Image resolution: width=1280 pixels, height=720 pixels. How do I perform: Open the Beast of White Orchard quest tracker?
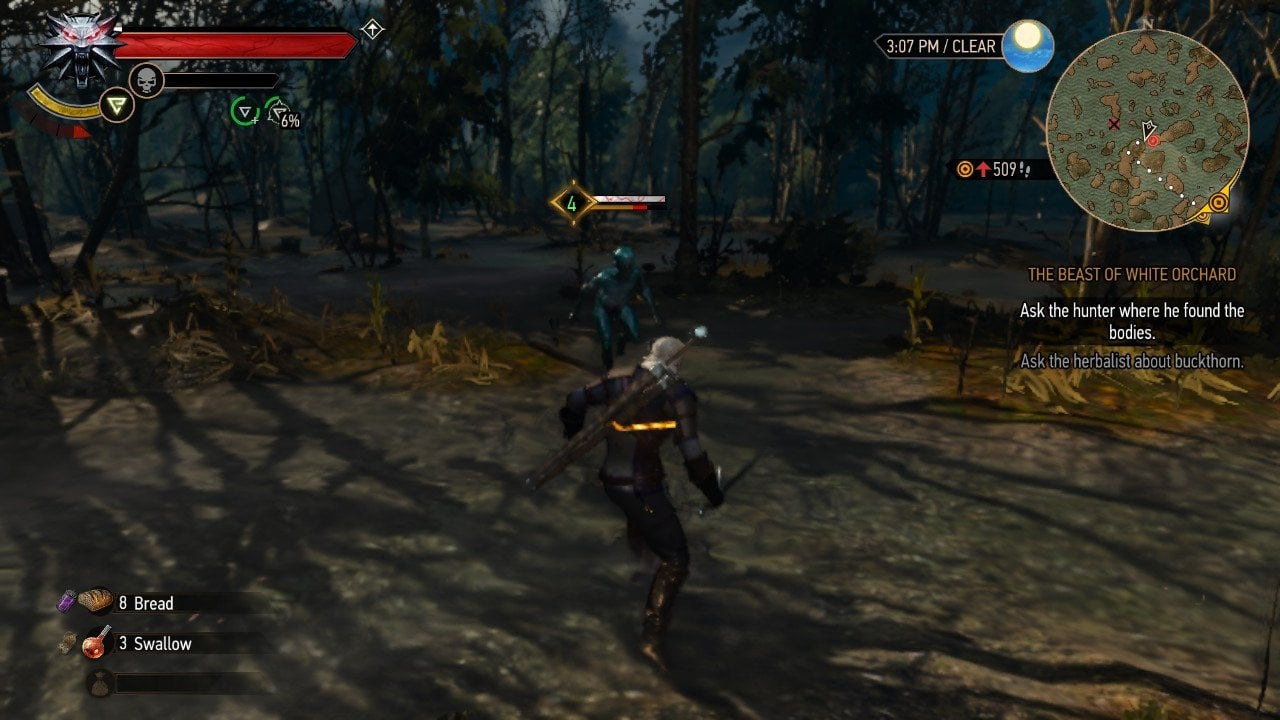pyautogui.click(x=1131, y=274)
